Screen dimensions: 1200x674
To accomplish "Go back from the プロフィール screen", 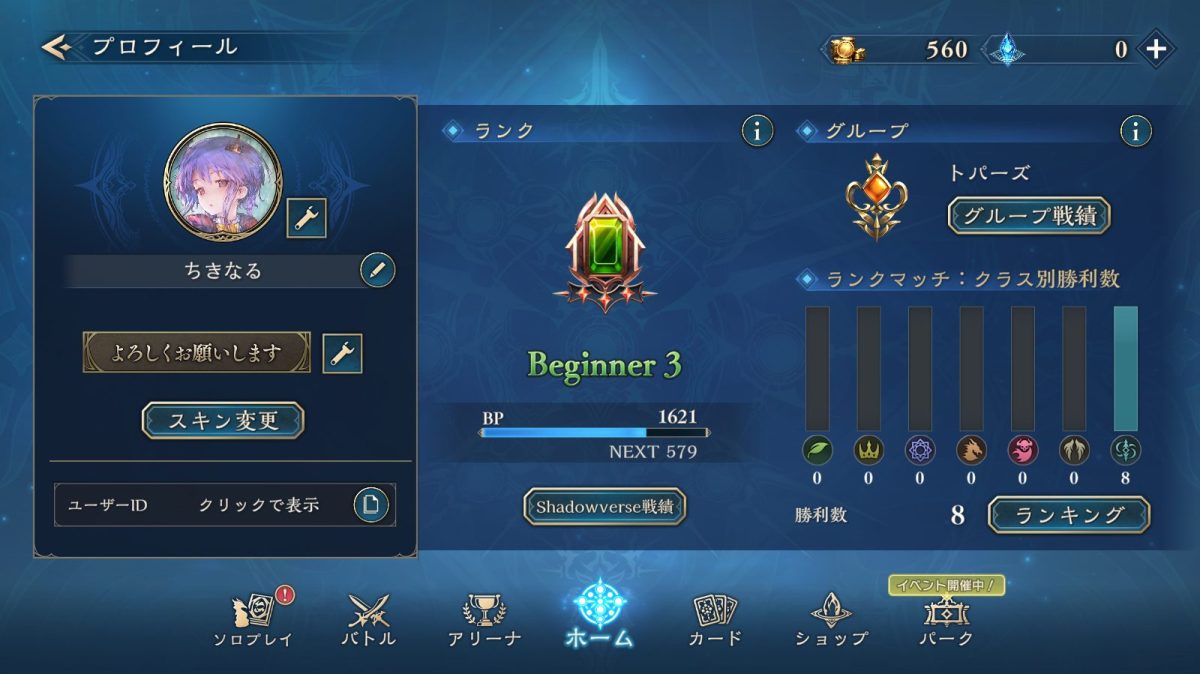I will (x=56, y=47).
